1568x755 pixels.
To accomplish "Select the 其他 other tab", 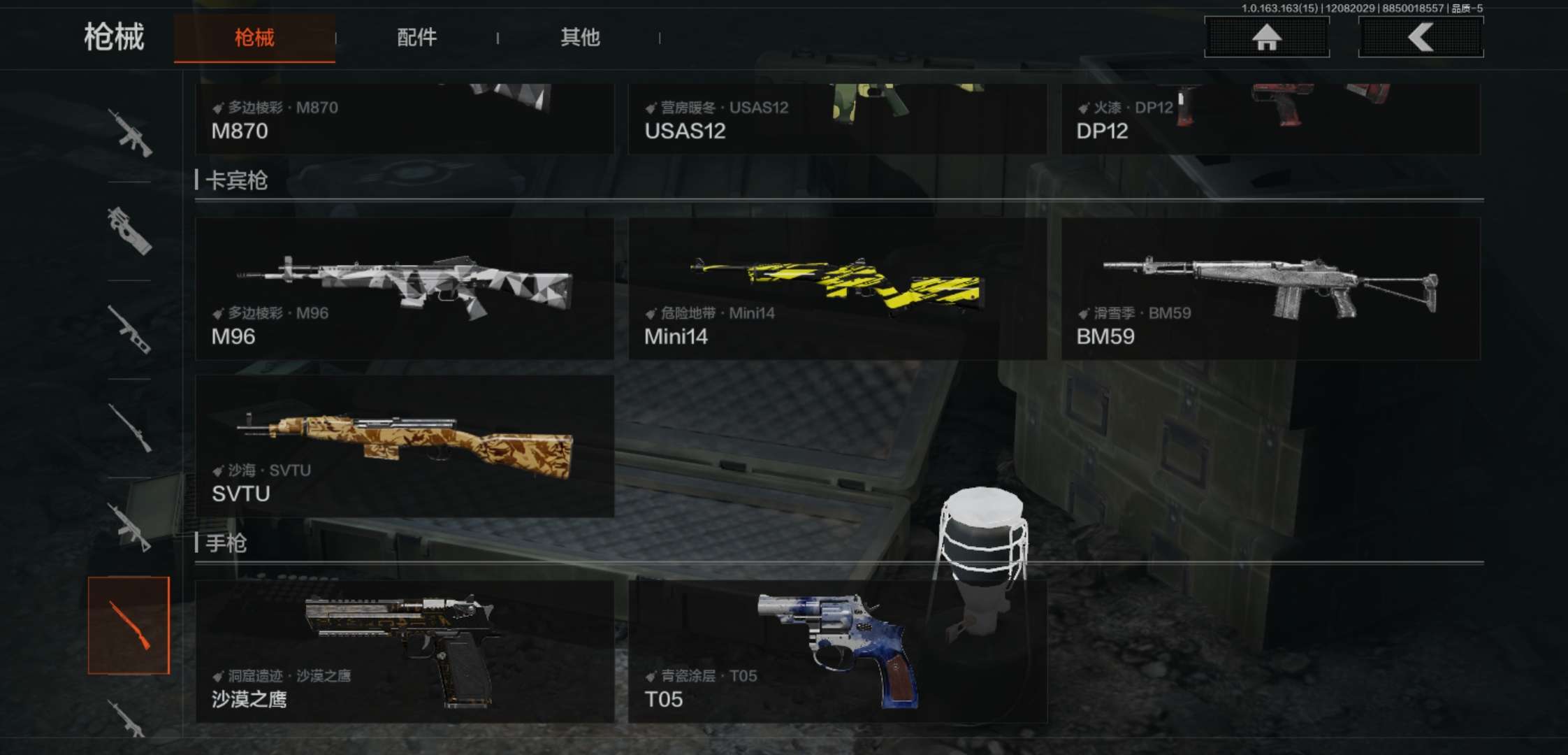I will (580, 38).
